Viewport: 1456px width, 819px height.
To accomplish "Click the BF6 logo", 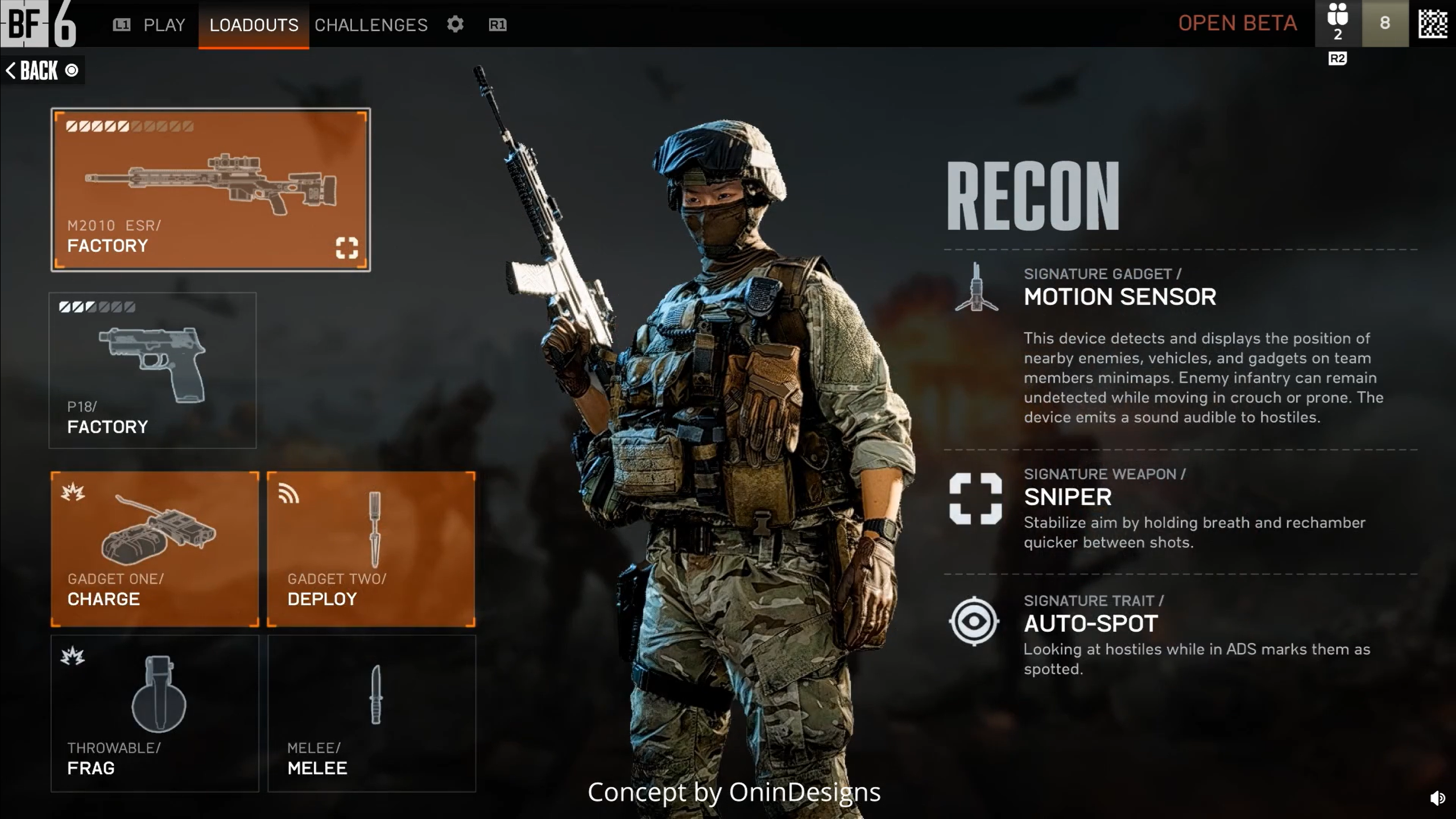I will click(39, 24).
